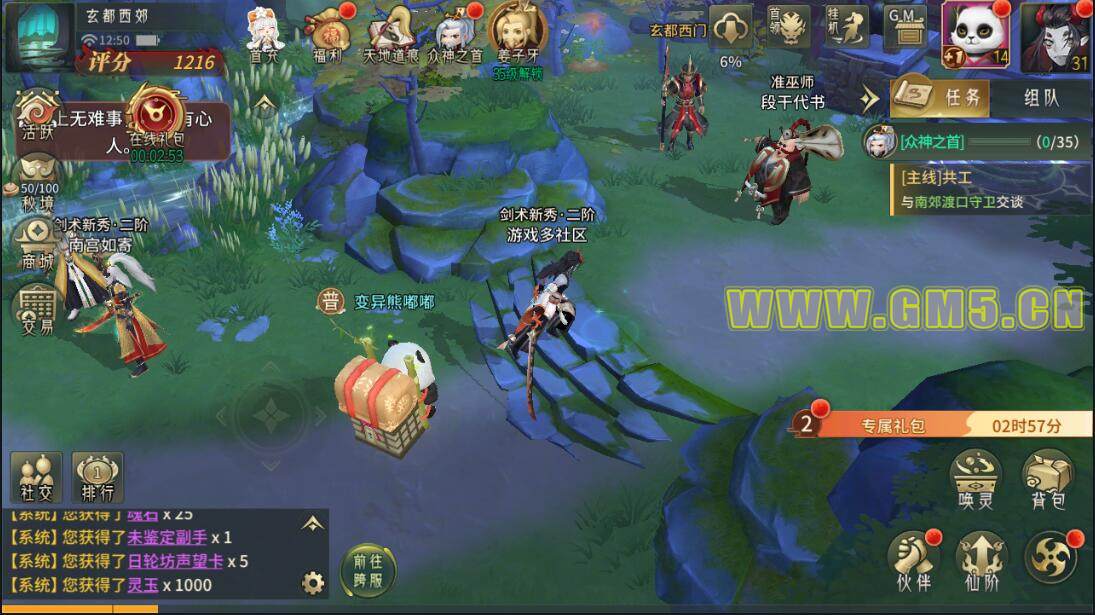Open the 众神之首 event icon

click(x=455, y=32)
